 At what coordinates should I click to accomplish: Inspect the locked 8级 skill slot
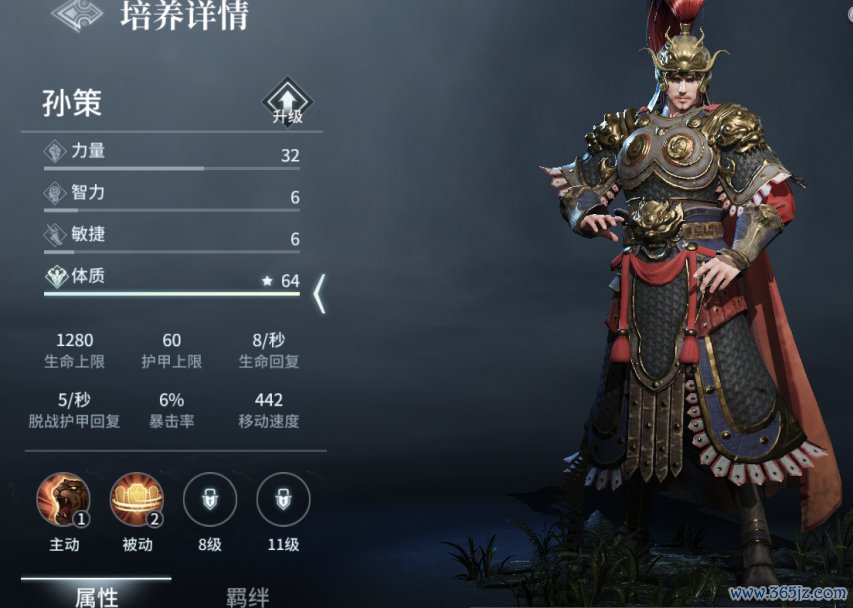[x=210, y=500]
